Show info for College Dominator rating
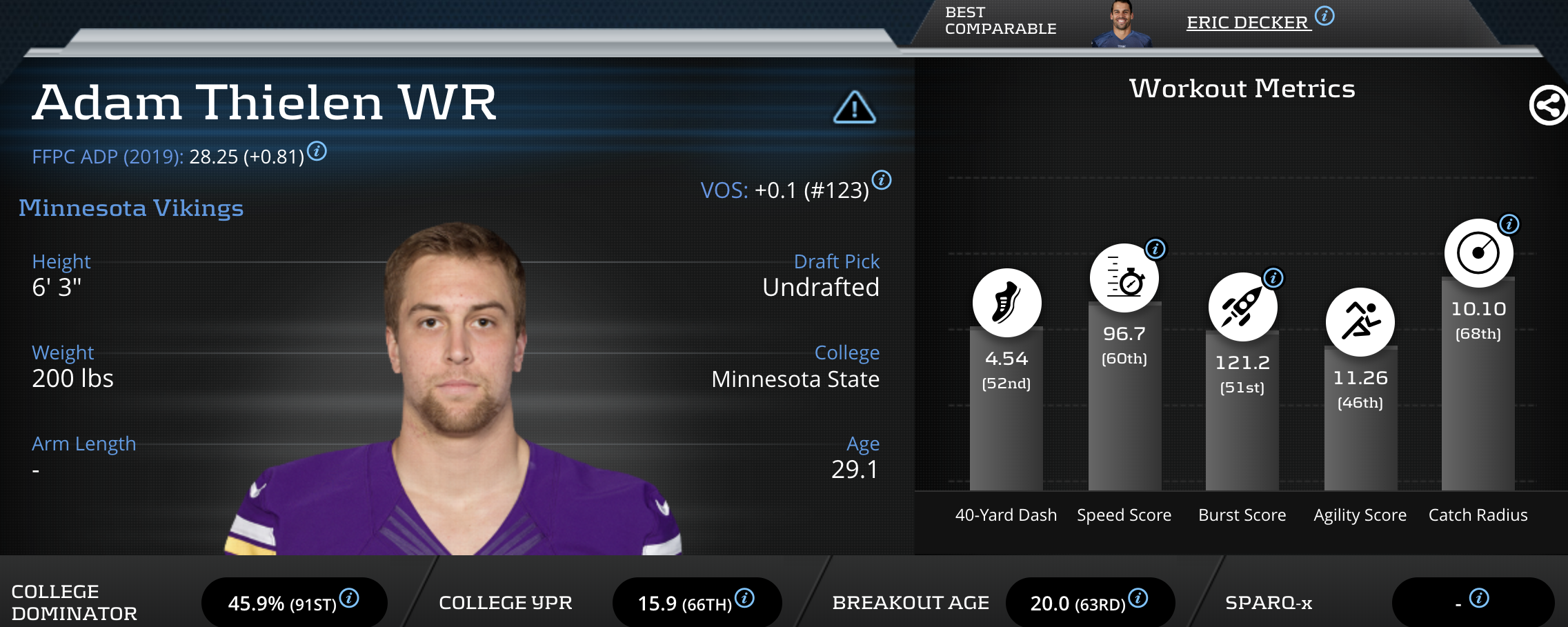Viewport: 1568px width, 627px height. click(349, 598)
